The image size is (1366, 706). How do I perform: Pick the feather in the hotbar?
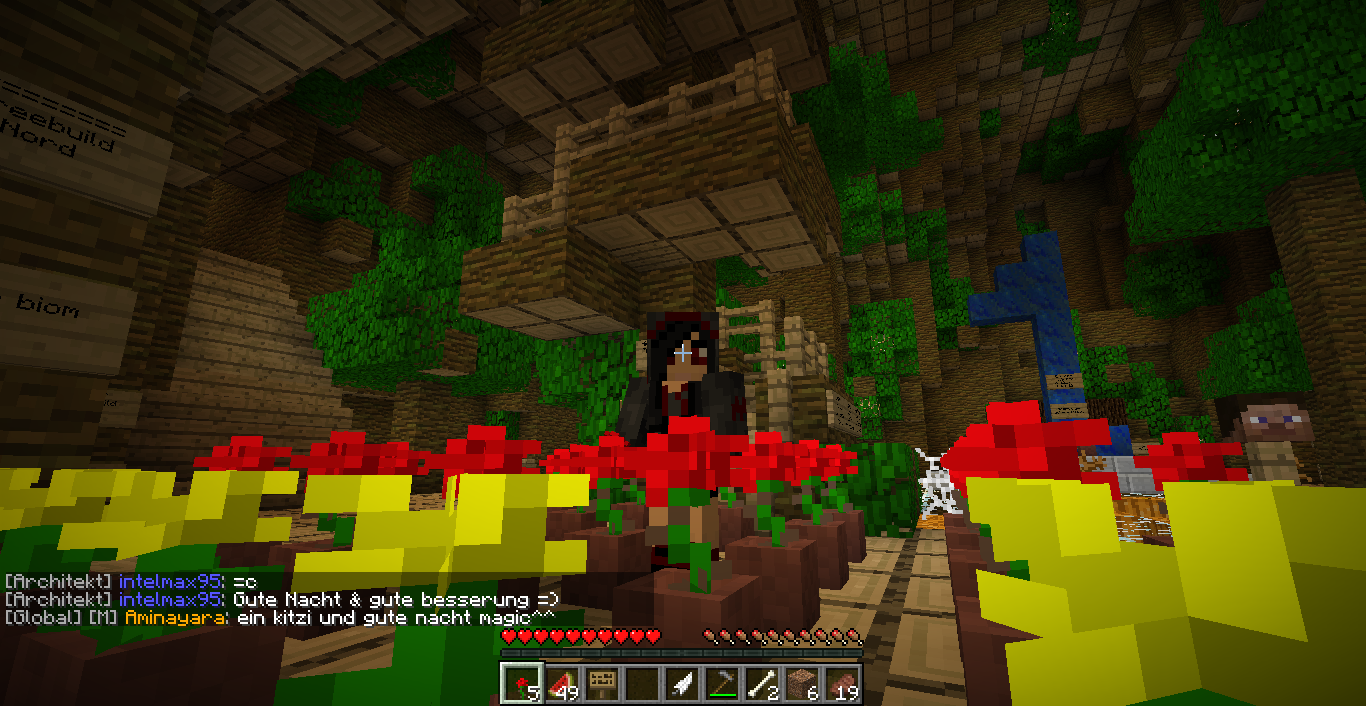pos(682,683)
